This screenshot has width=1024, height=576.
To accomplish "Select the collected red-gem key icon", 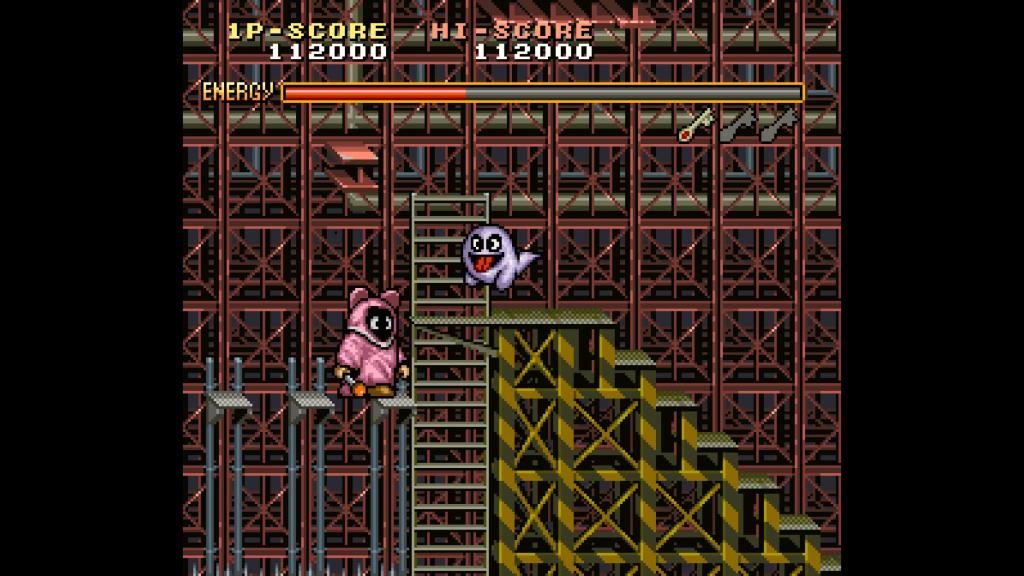I will [696, 124].
